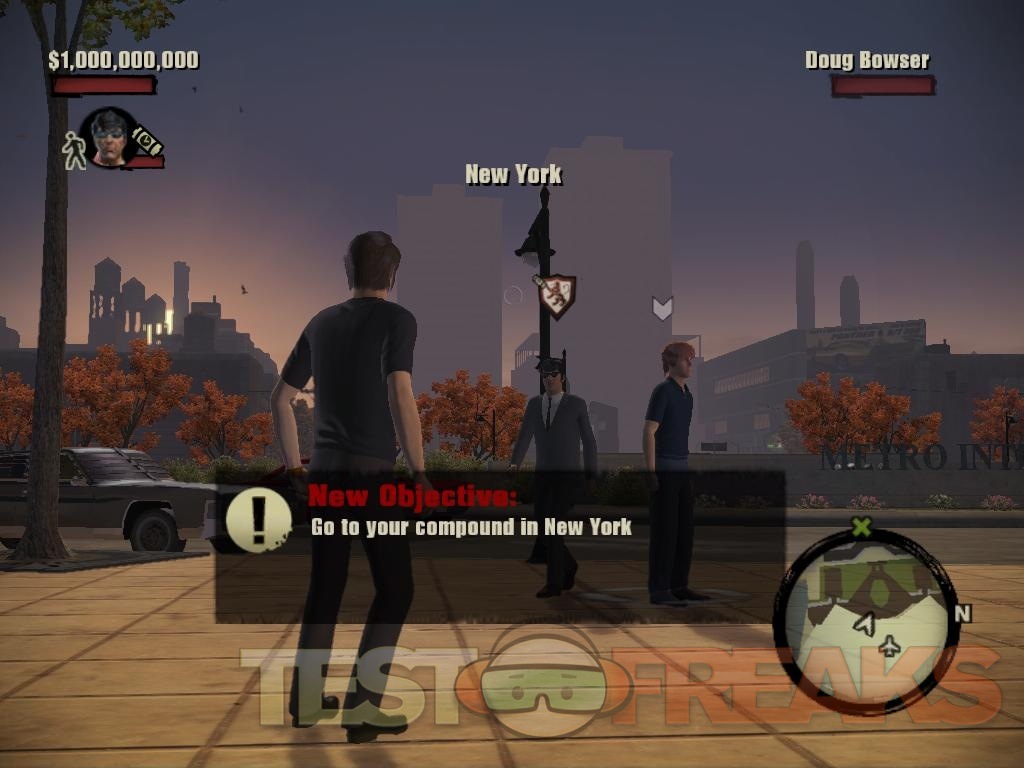
Task: Select the N compass marker on minimap
Action: click(x=963, y=613)
